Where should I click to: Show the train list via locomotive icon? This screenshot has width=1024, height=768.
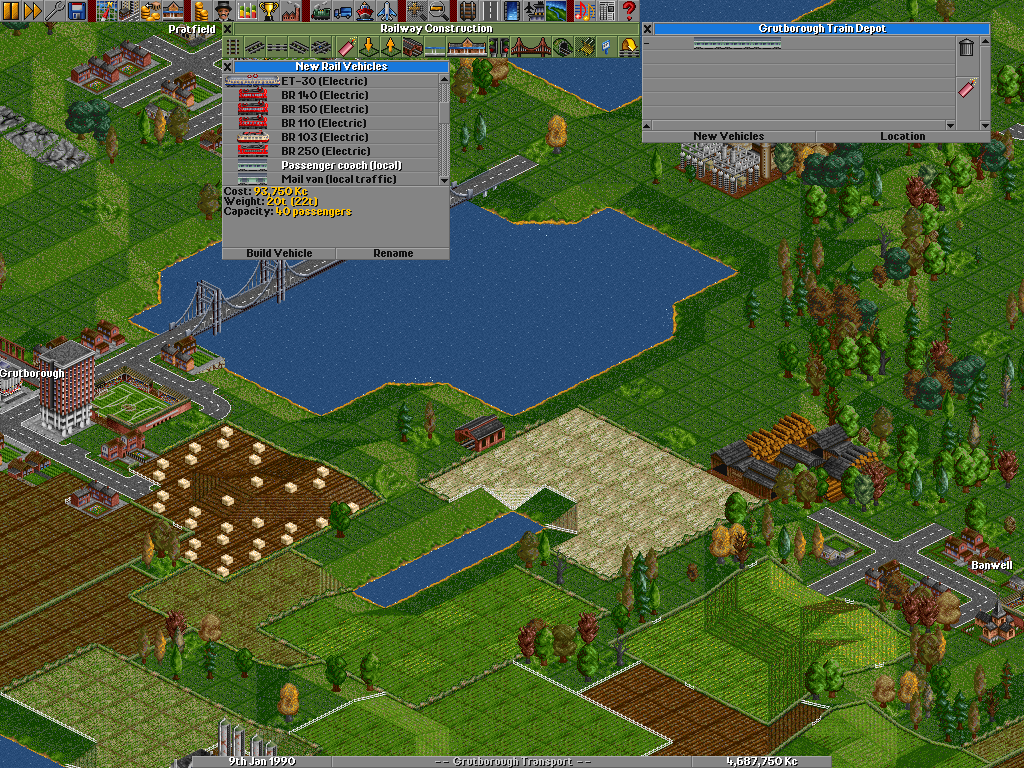tap(321, 11)
